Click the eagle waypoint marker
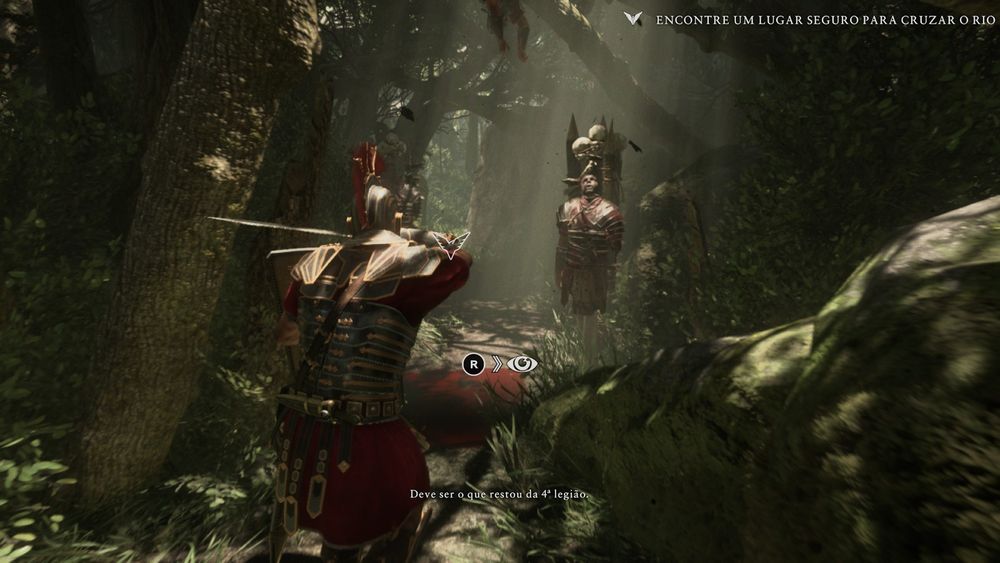Viewport: 1000px width, 563px height. [x=456, y=243]
